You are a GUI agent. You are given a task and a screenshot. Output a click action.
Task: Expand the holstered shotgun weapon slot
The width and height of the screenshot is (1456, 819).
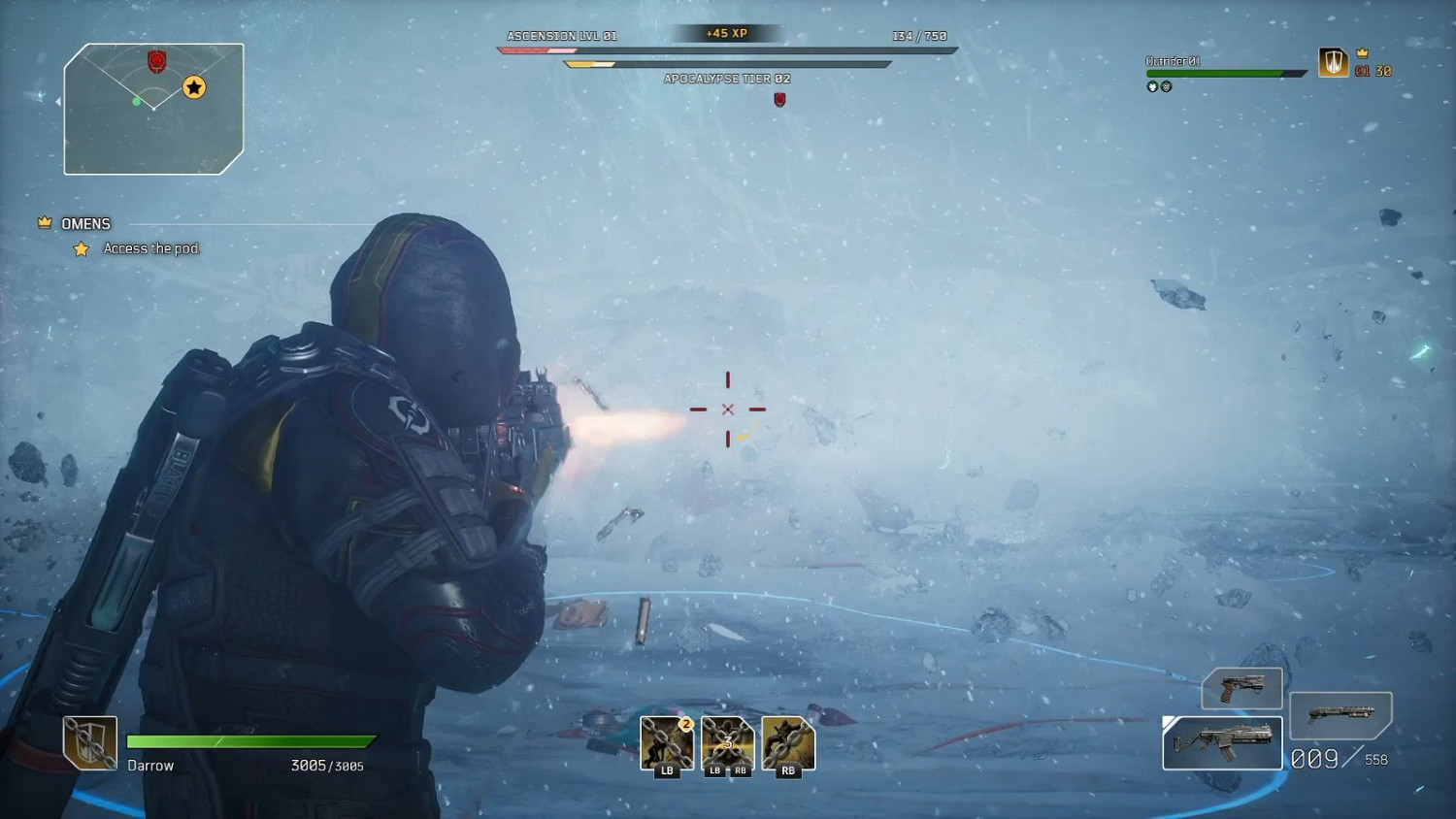pos(1342,715)
